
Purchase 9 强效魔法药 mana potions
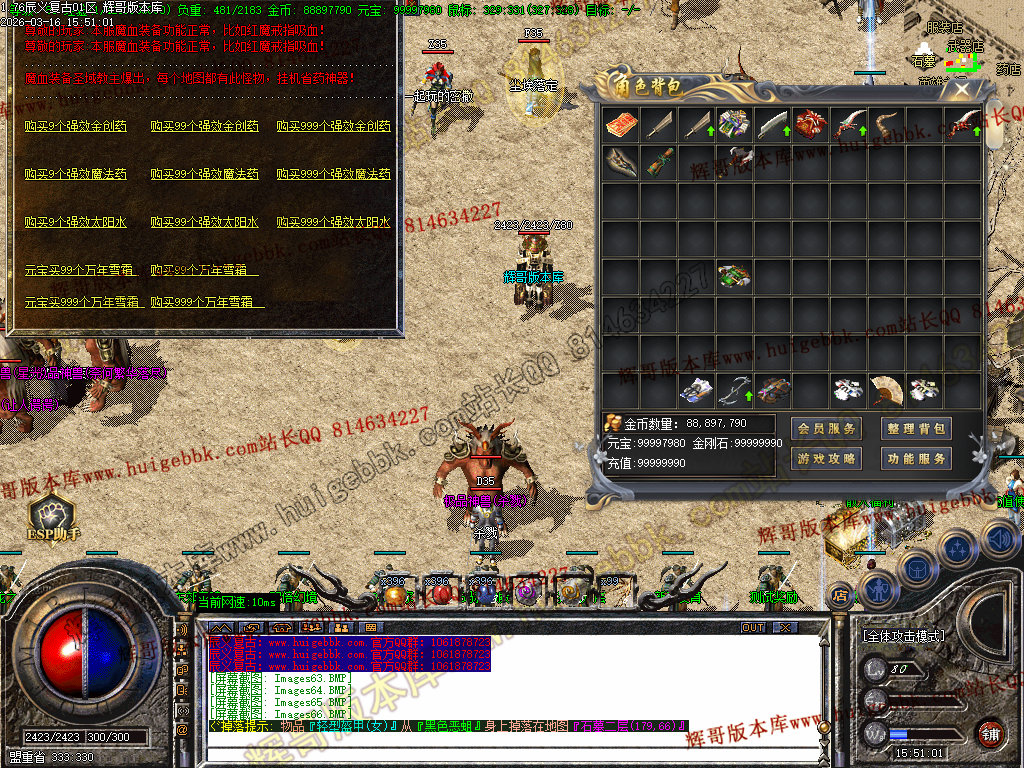click(x=76, y=174)
